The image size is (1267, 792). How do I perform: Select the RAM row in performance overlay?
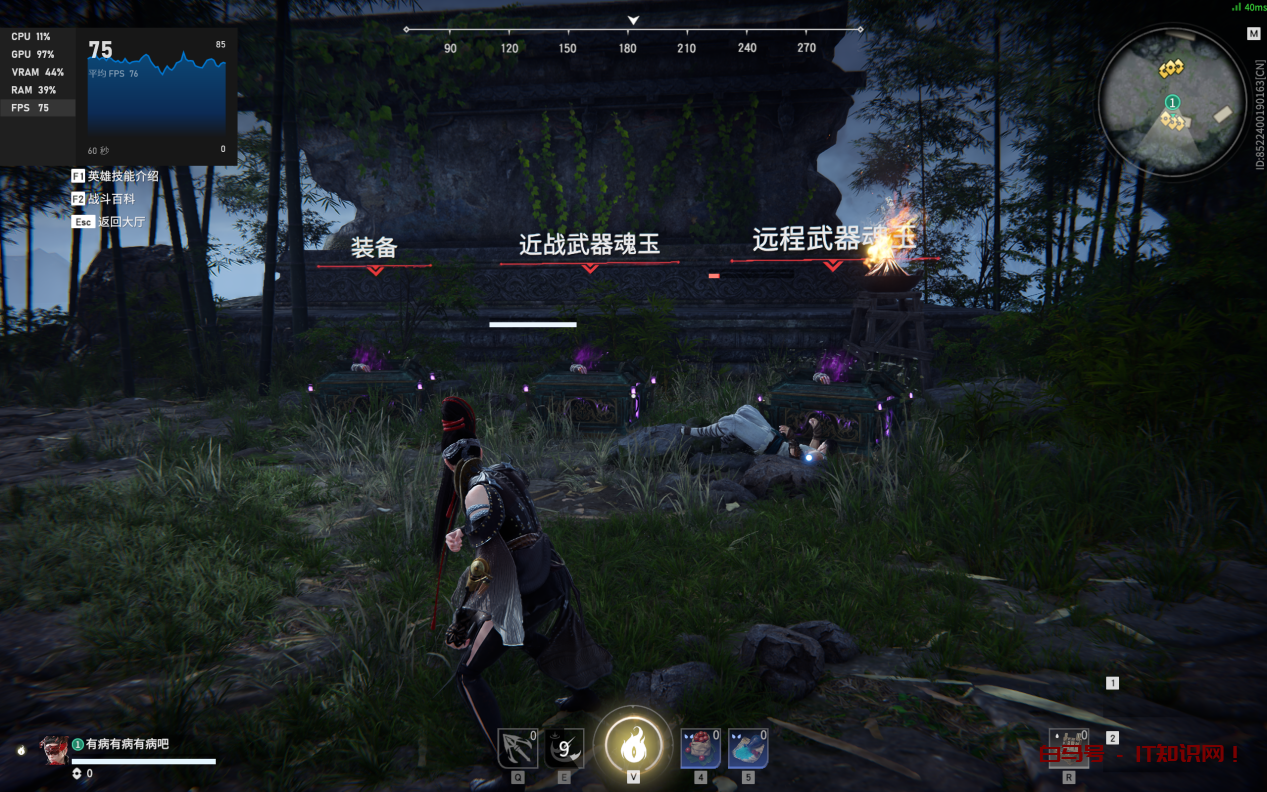[37, 90]
